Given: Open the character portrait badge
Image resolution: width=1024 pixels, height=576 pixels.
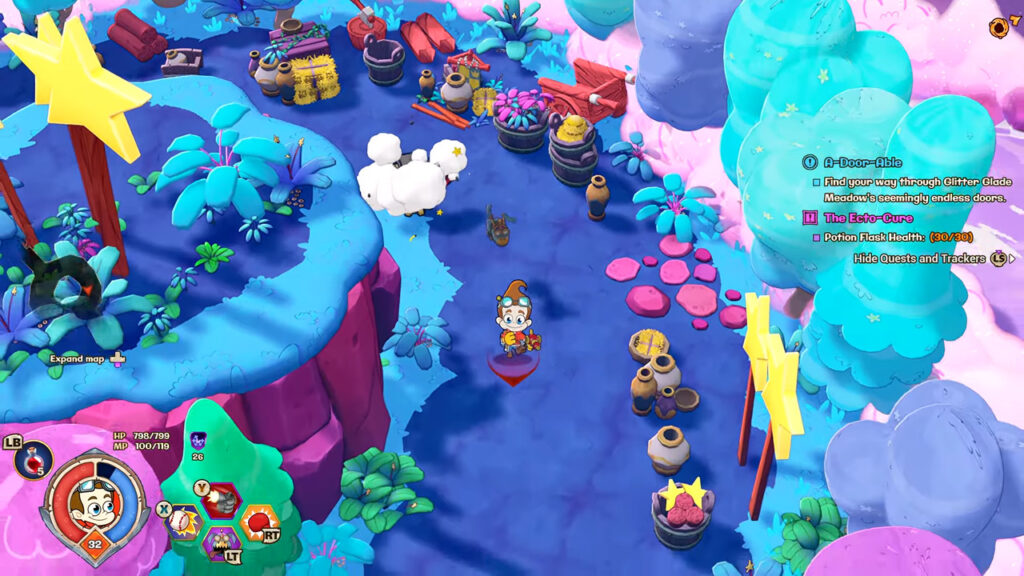Looking at the screenshot, I should 97,502.
